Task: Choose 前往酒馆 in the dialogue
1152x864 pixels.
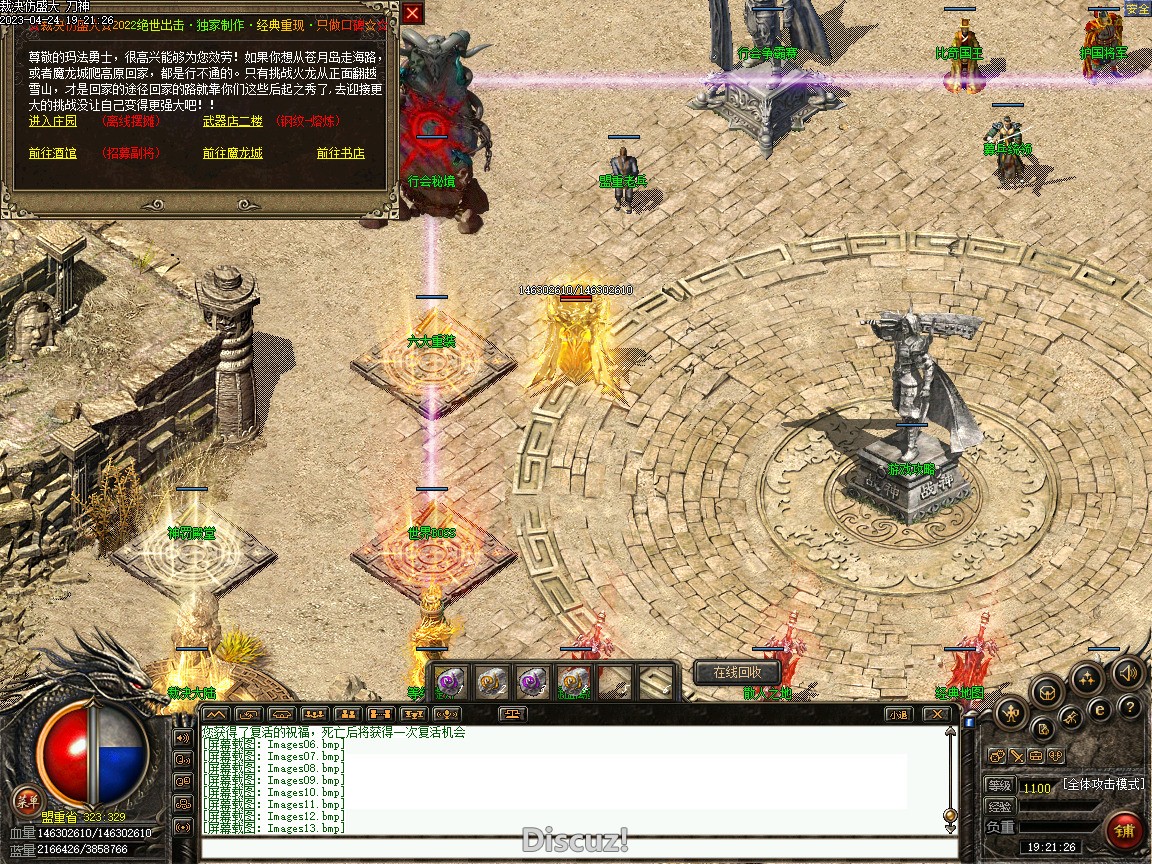Action: coord(54,153)
